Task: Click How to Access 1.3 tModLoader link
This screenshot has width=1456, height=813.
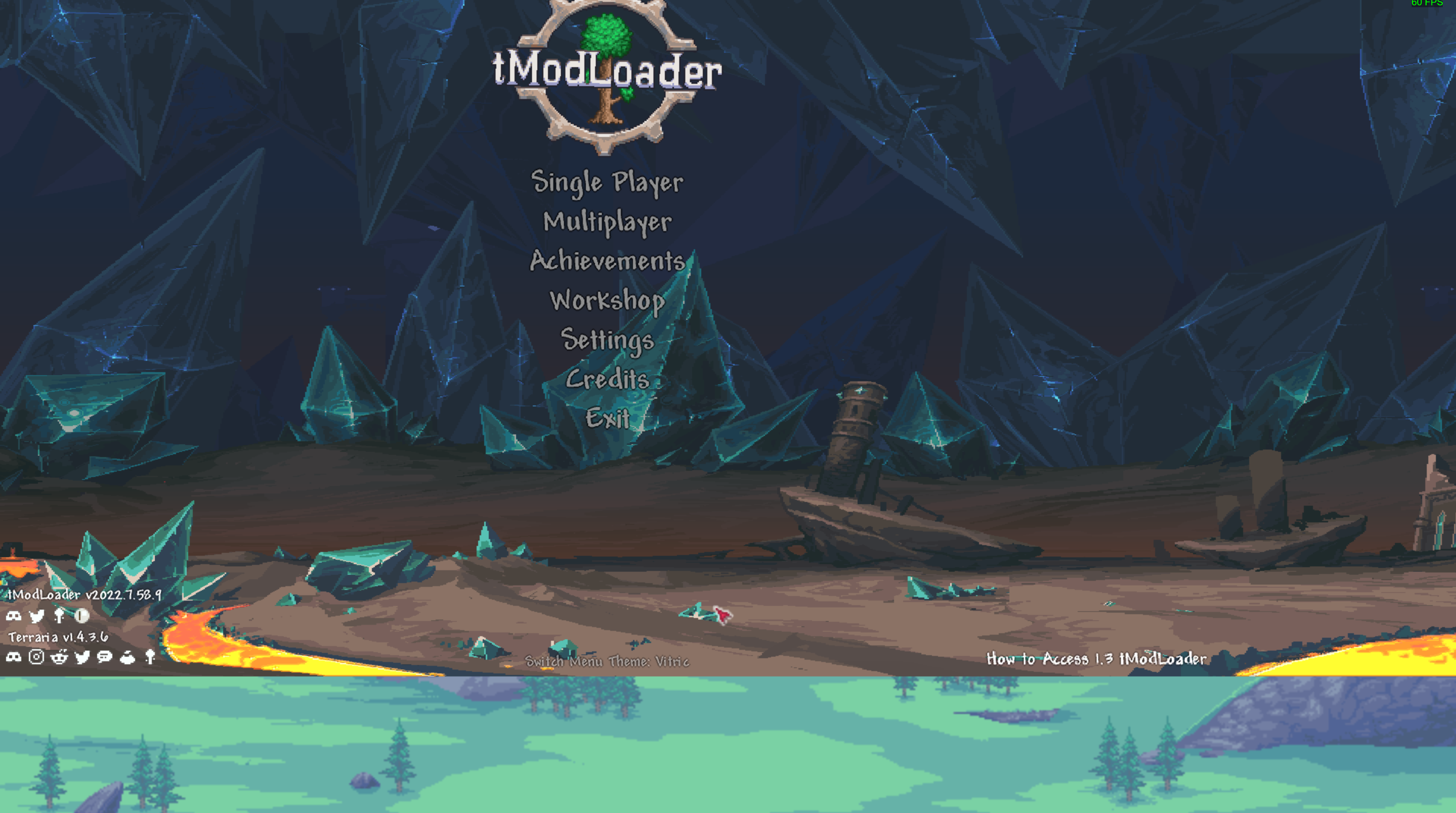Action: tap(1094, 659)
